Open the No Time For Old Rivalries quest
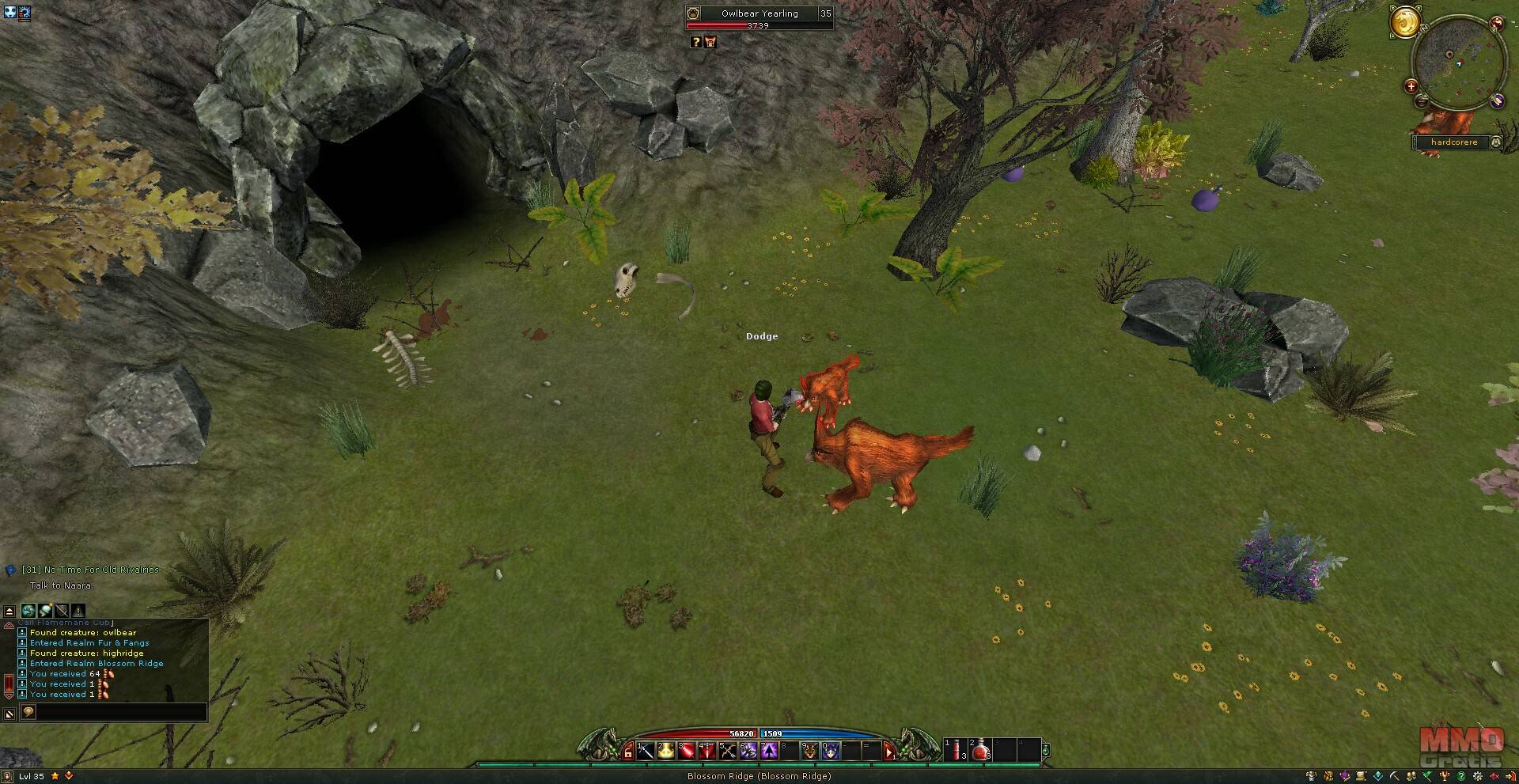 click(x=90, y=570)
